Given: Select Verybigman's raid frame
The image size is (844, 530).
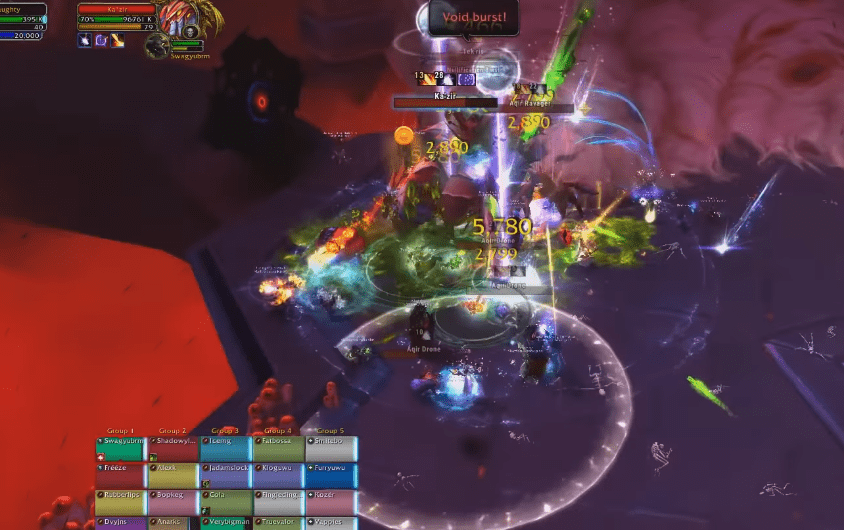Looking at the screenshot, I should point(226,522).
